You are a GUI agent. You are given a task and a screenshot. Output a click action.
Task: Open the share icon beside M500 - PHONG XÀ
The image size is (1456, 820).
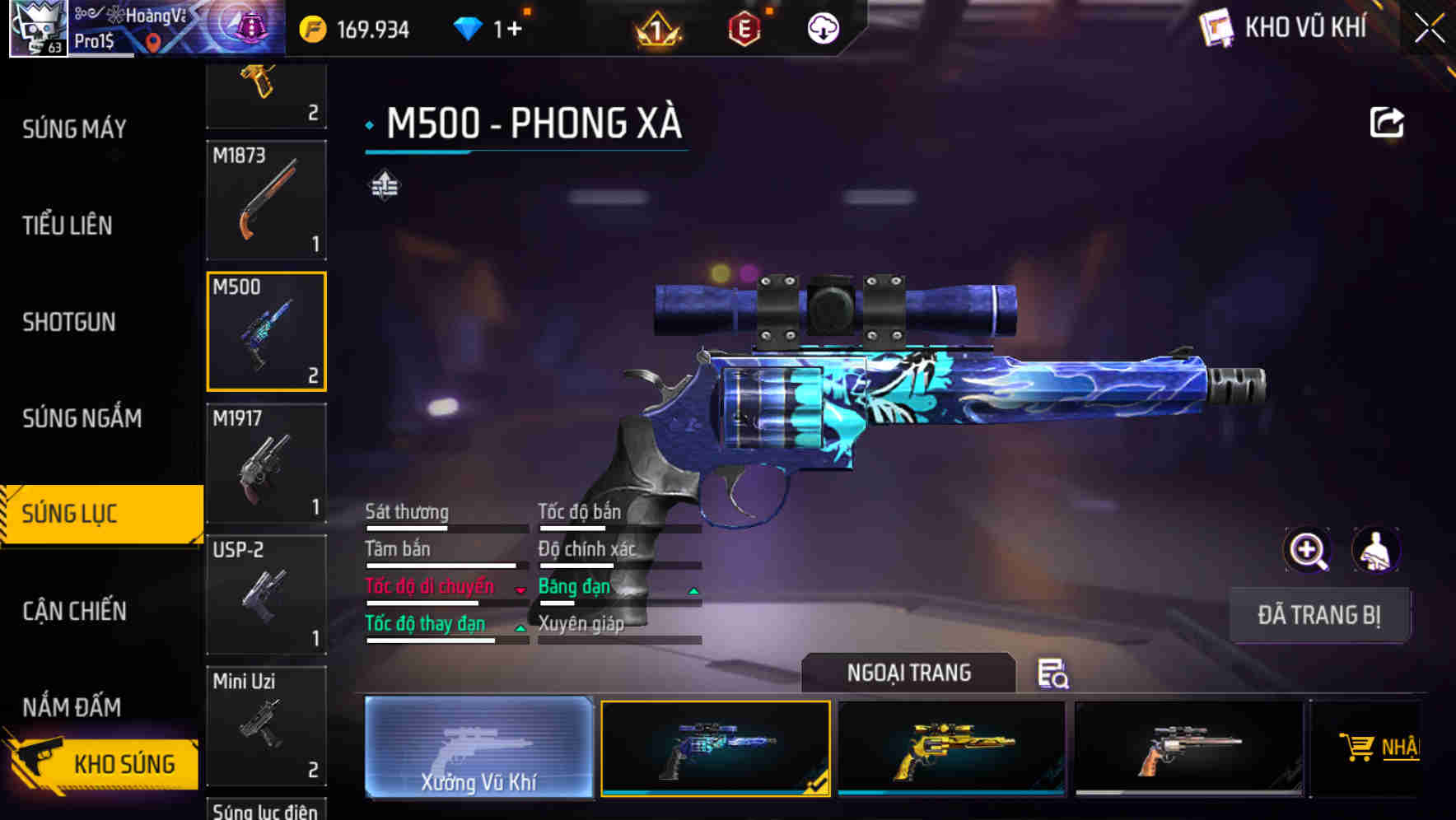point(1388,121)
